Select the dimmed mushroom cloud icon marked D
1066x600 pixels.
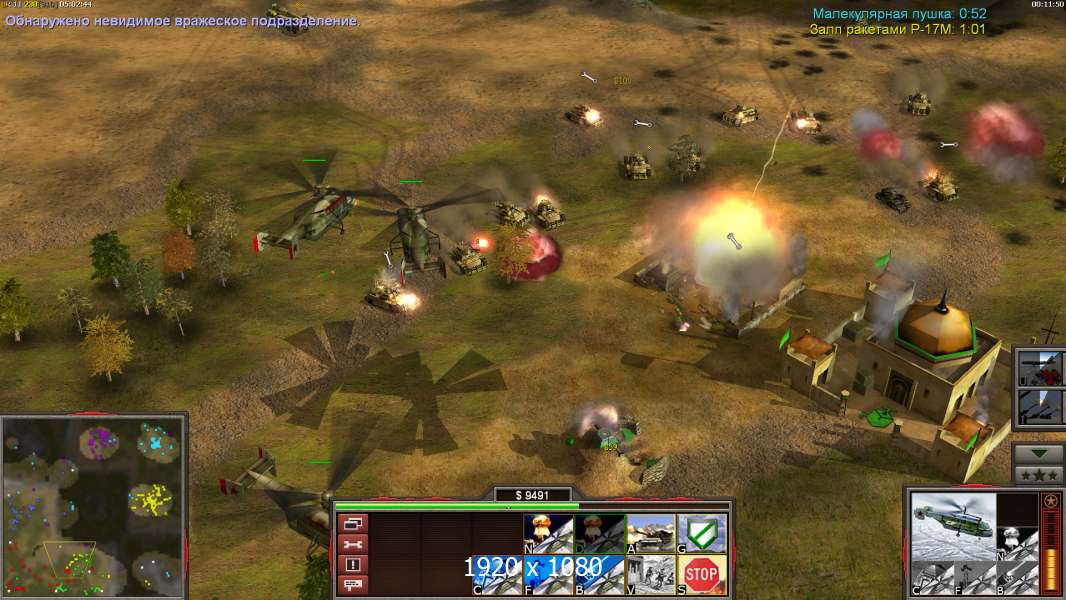click(x=598, y=533)
